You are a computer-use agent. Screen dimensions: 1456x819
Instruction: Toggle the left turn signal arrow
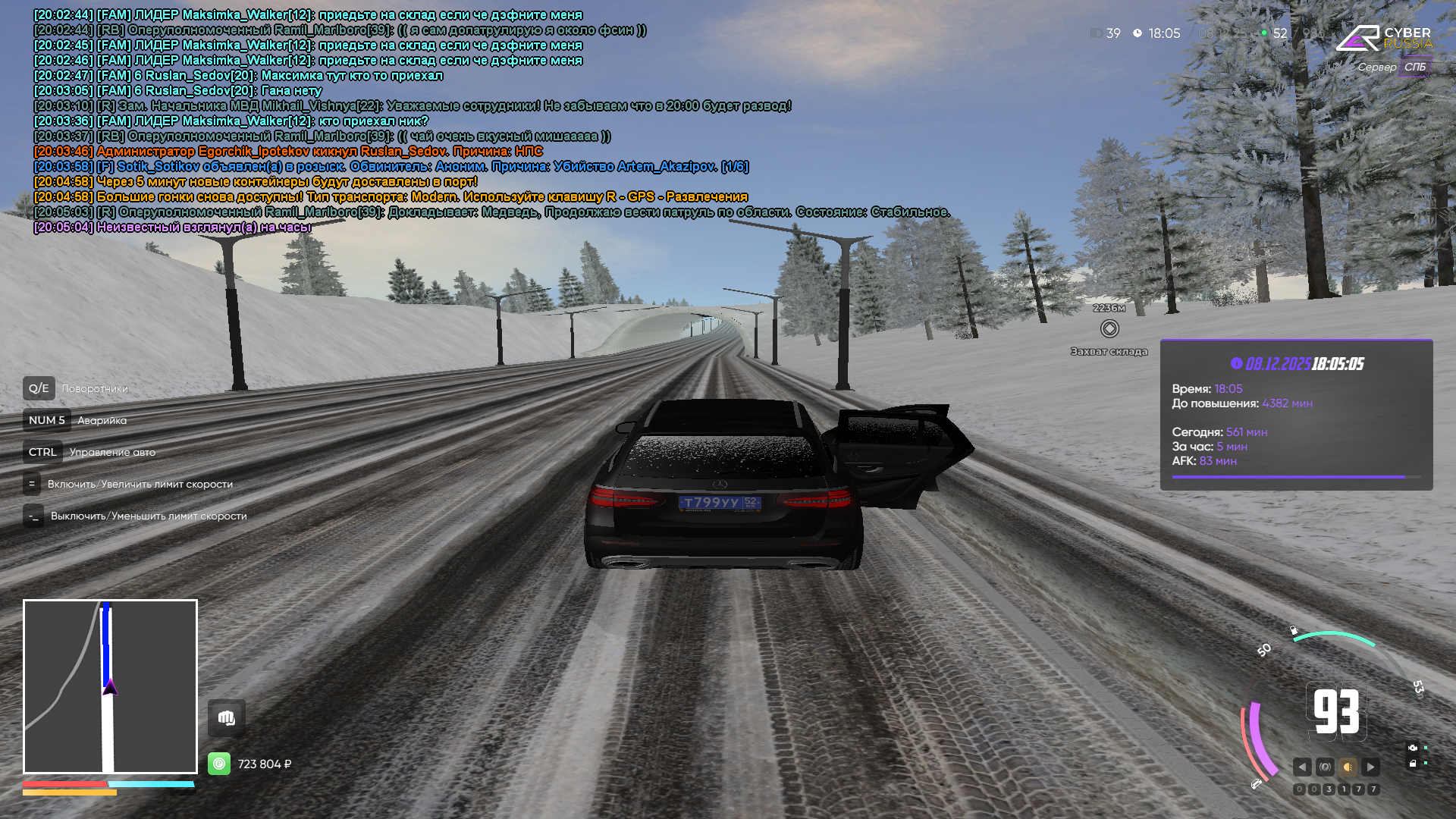point(1302,767)
